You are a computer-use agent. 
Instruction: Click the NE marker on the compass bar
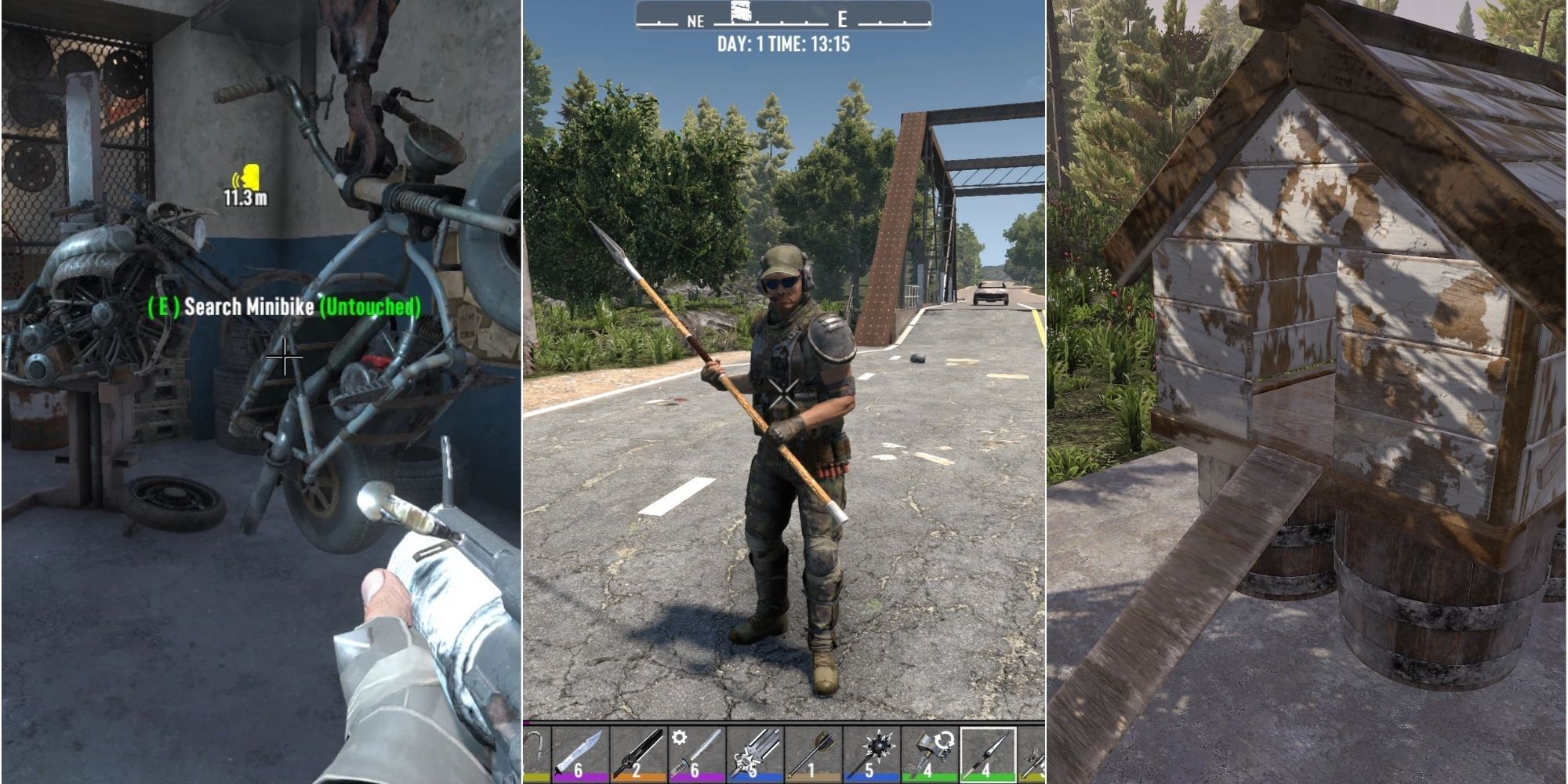pos(695,21)
